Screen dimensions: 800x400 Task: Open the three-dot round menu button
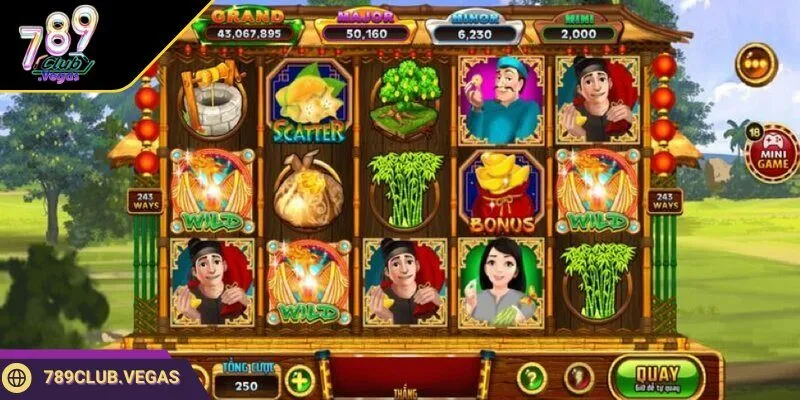(756, 64)
